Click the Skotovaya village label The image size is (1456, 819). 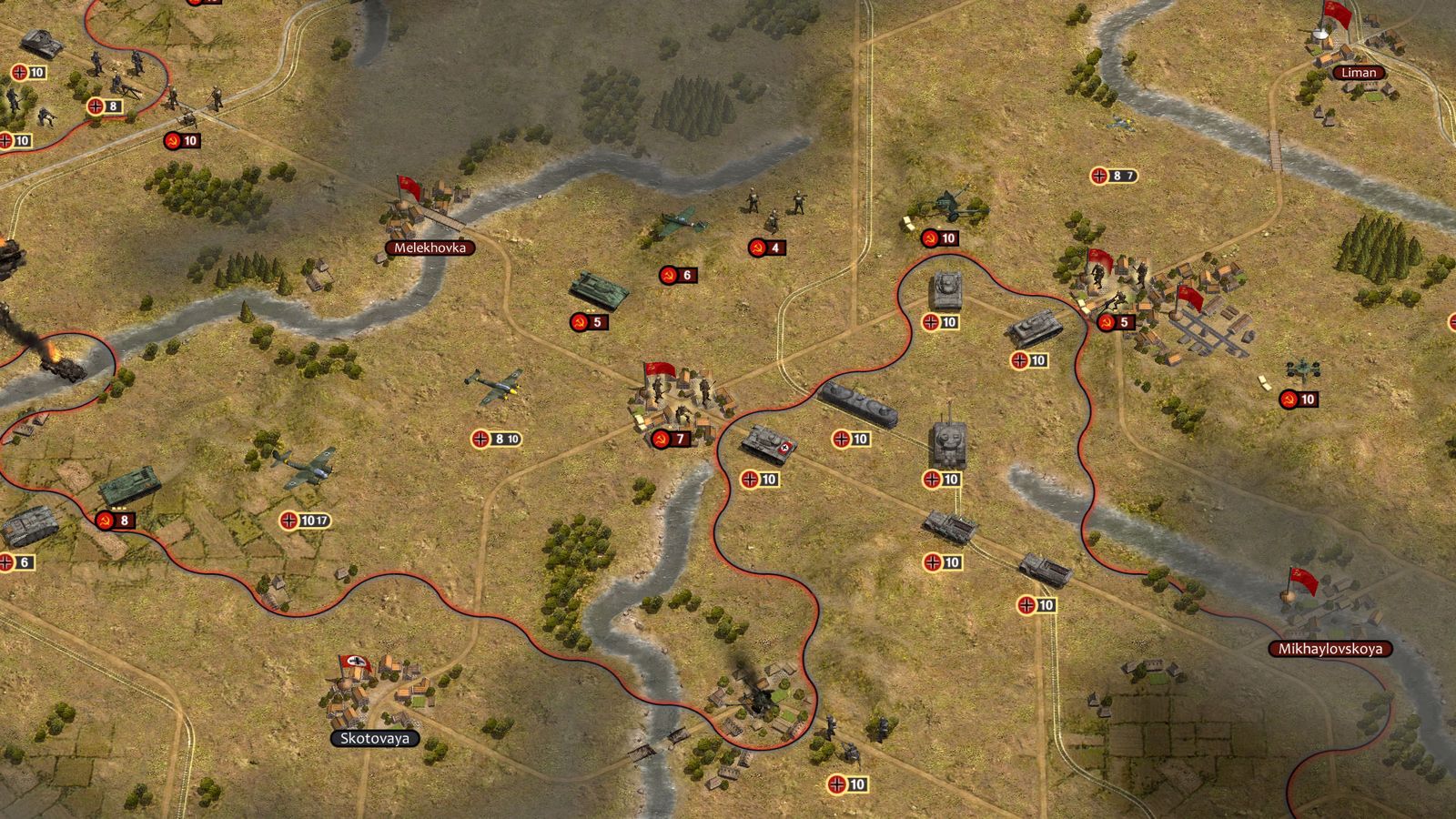pyautogui.click(x=373, y=739)
